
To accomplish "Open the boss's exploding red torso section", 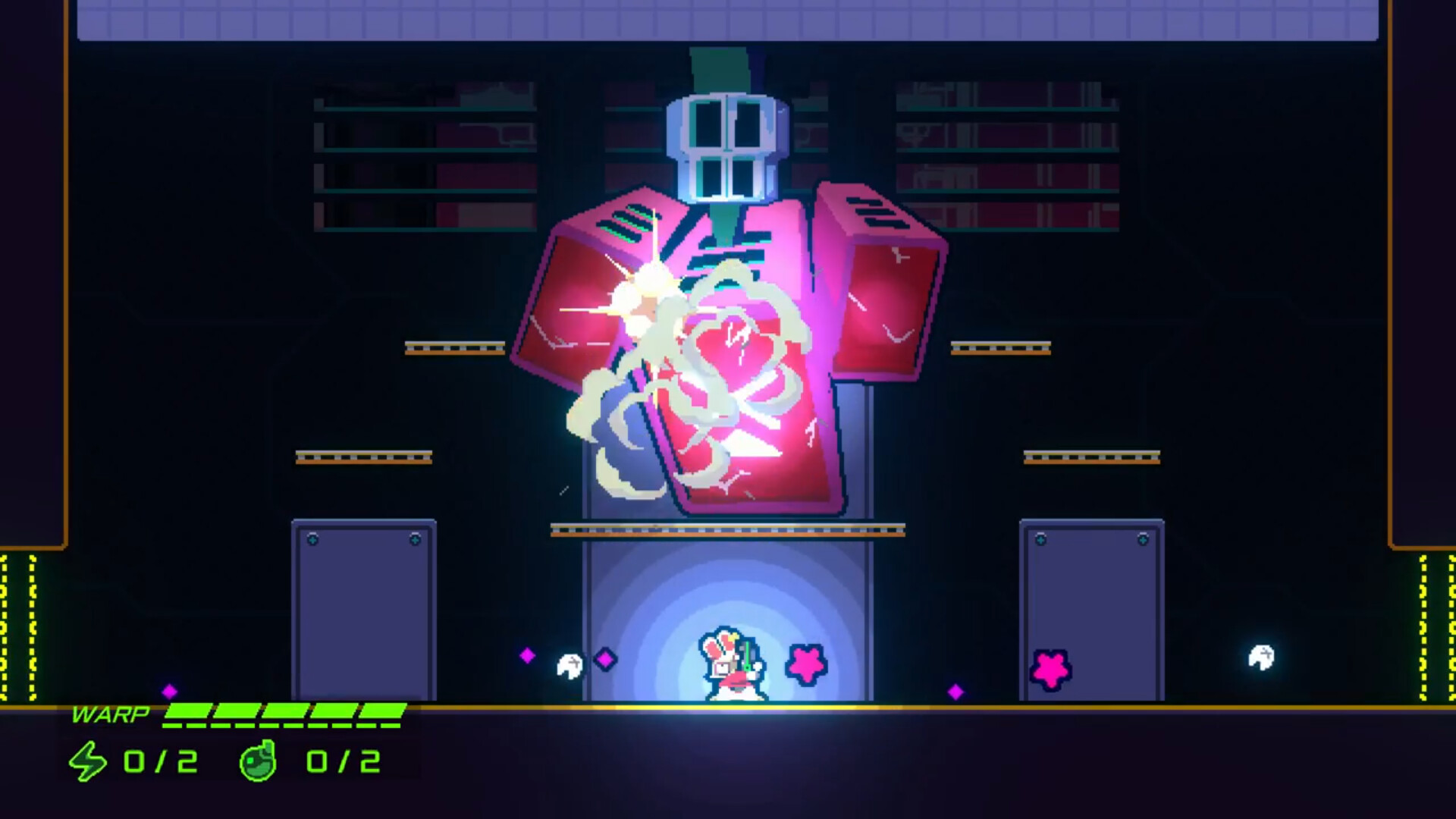I will pyautogui.click(x=728, y=379).
